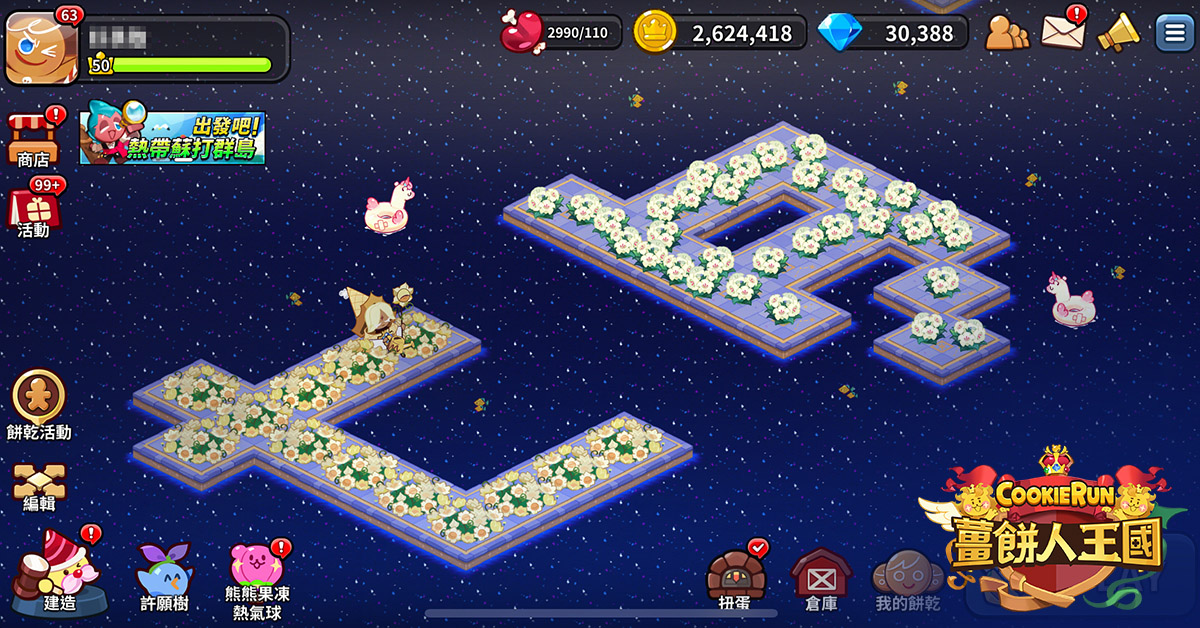Open the 活動 events gift box
This screenshot has height=628, width=1200.
[x=33, y=209]
